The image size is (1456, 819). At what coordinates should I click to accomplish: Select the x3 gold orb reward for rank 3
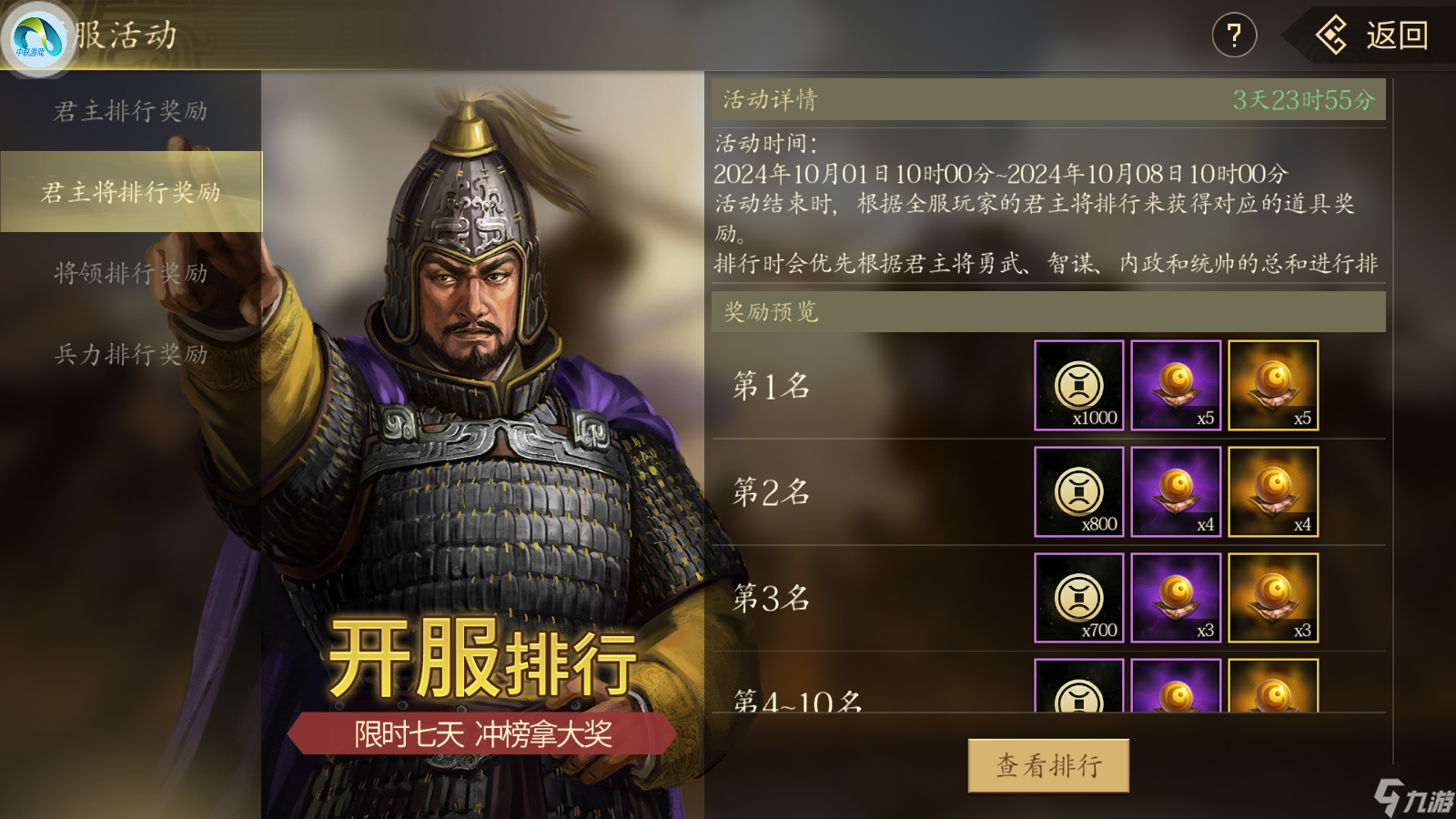[x=1272, y=600]
